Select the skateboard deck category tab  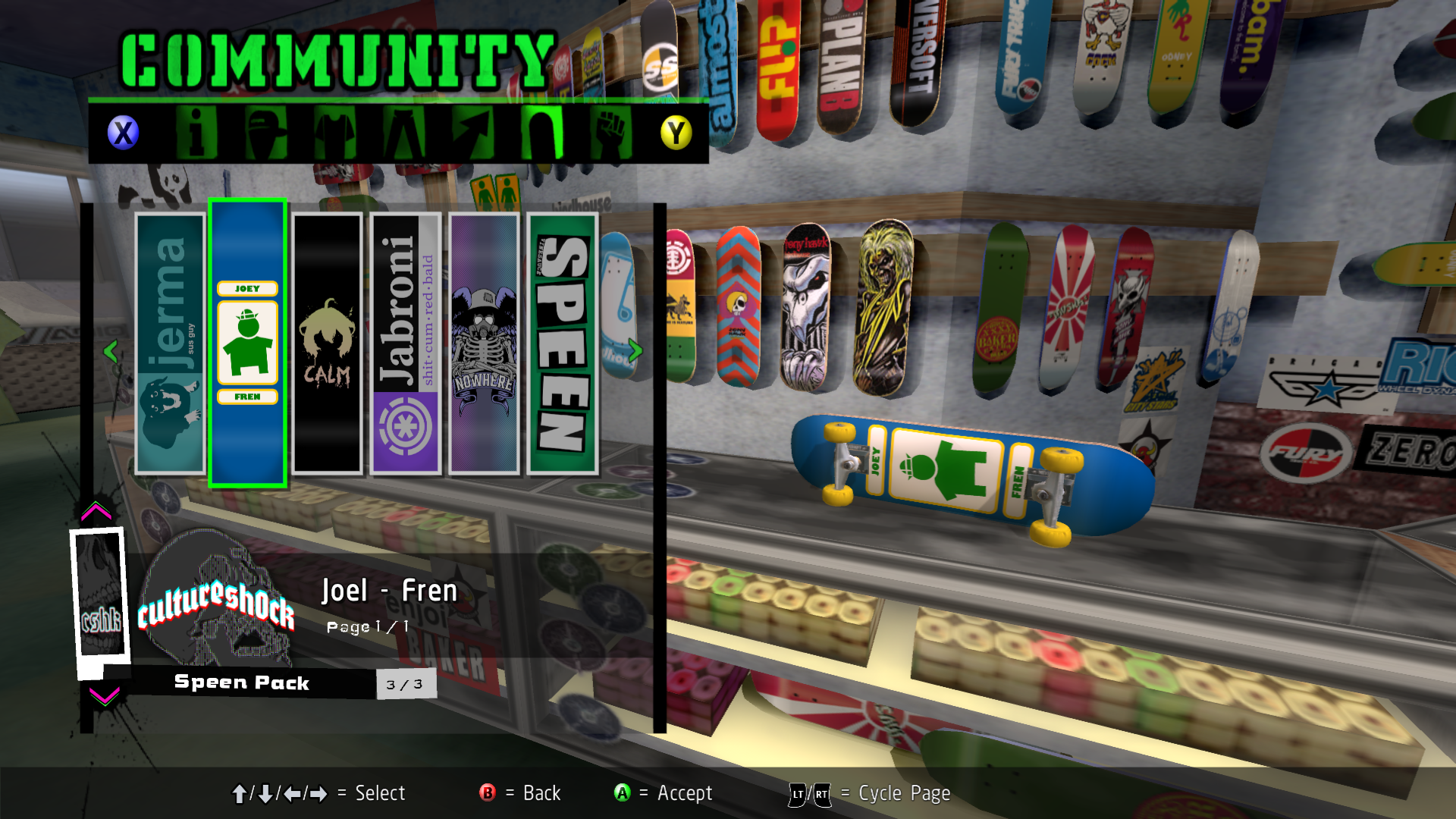click(541, 133)
